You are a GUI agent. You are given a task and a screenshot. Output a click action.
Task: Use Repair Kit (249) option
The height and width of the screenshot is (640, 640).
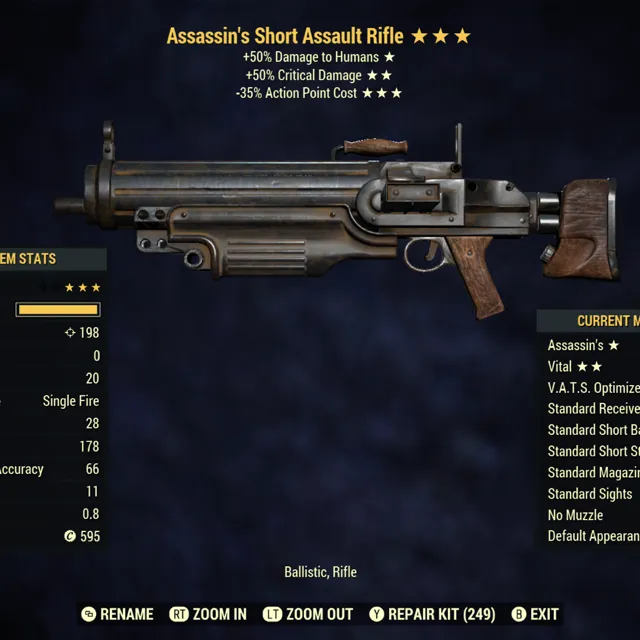pyautogui.click(x=432, y=614)
